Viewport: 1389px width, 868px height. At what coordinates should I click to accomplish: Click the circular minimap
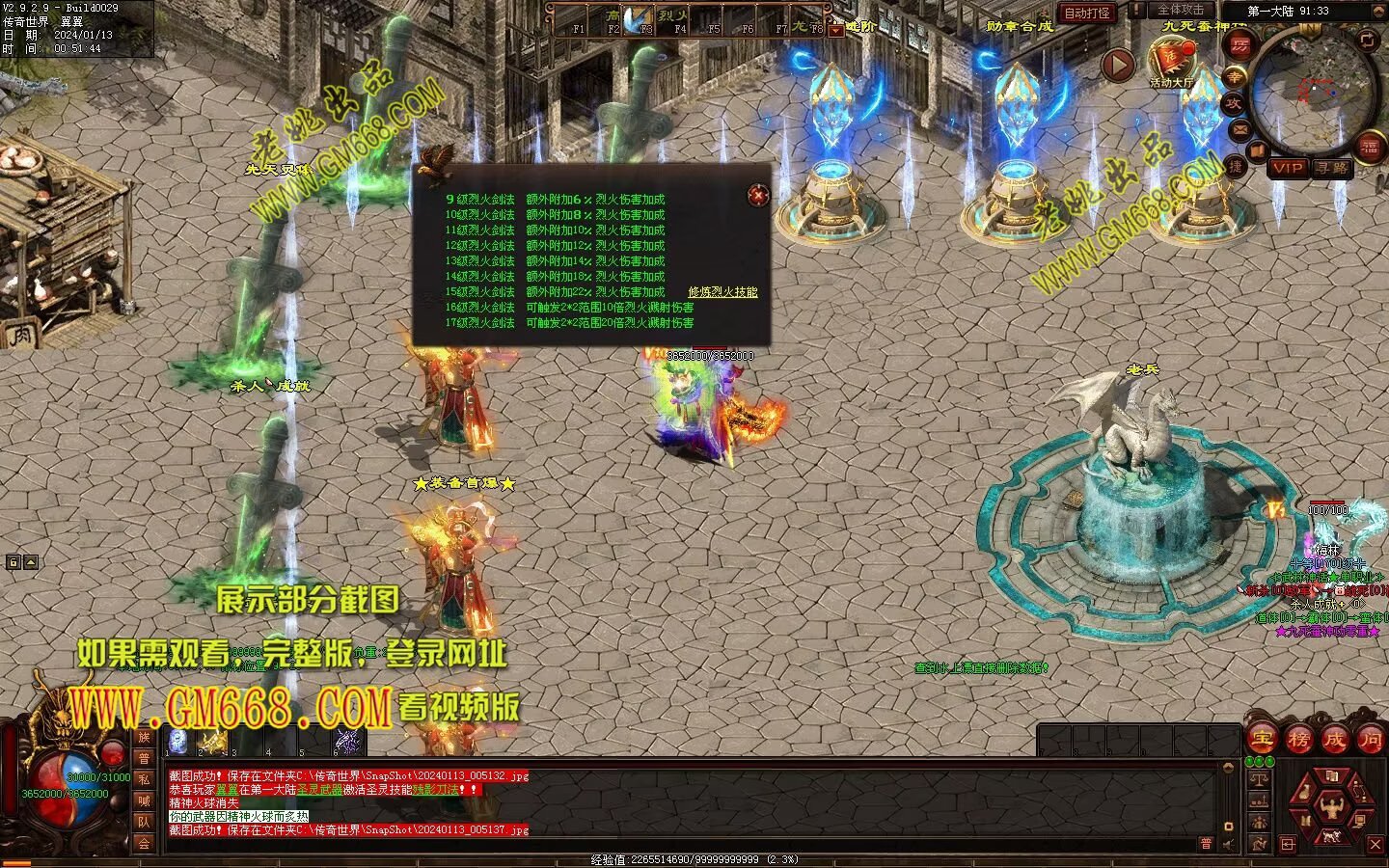pyautogui.click(x=1313, y=92)
